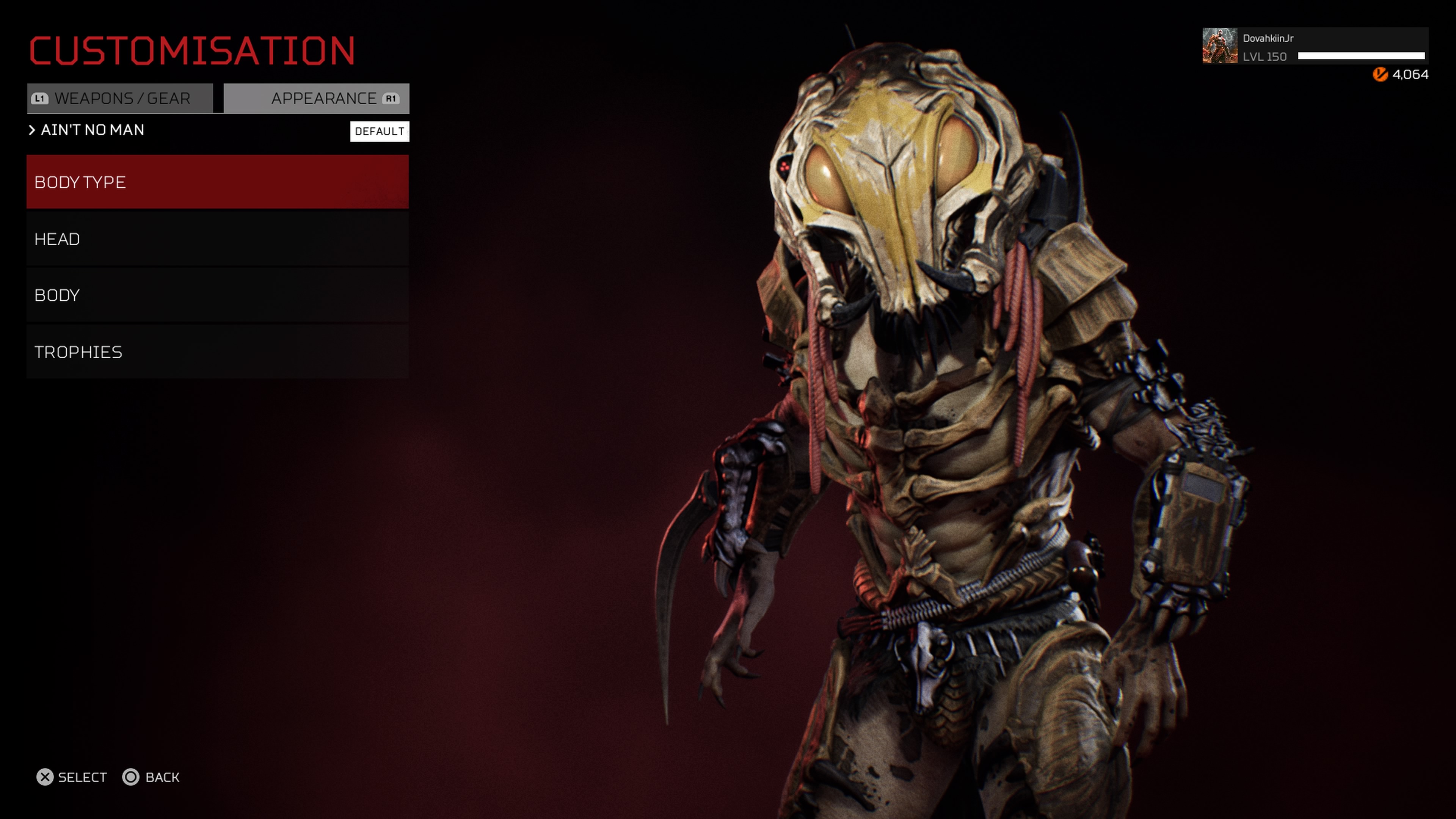1456x819 pixels.
Task: Switch to the WEAPONS / GEAR tab
Action: pos(121,98)
